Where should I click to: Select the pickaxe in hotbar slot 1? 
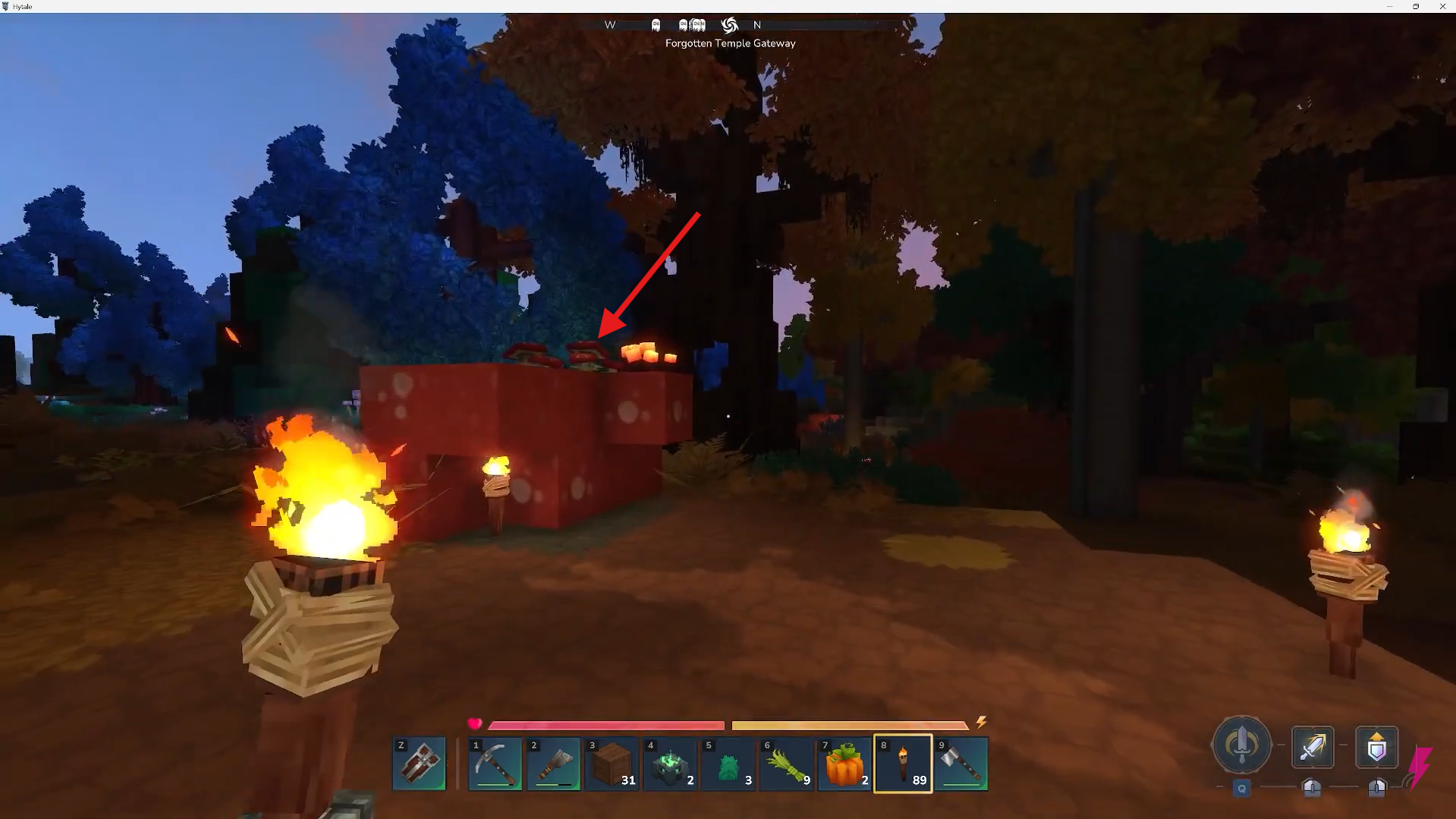pyautogui.click(x=494, y=764)
